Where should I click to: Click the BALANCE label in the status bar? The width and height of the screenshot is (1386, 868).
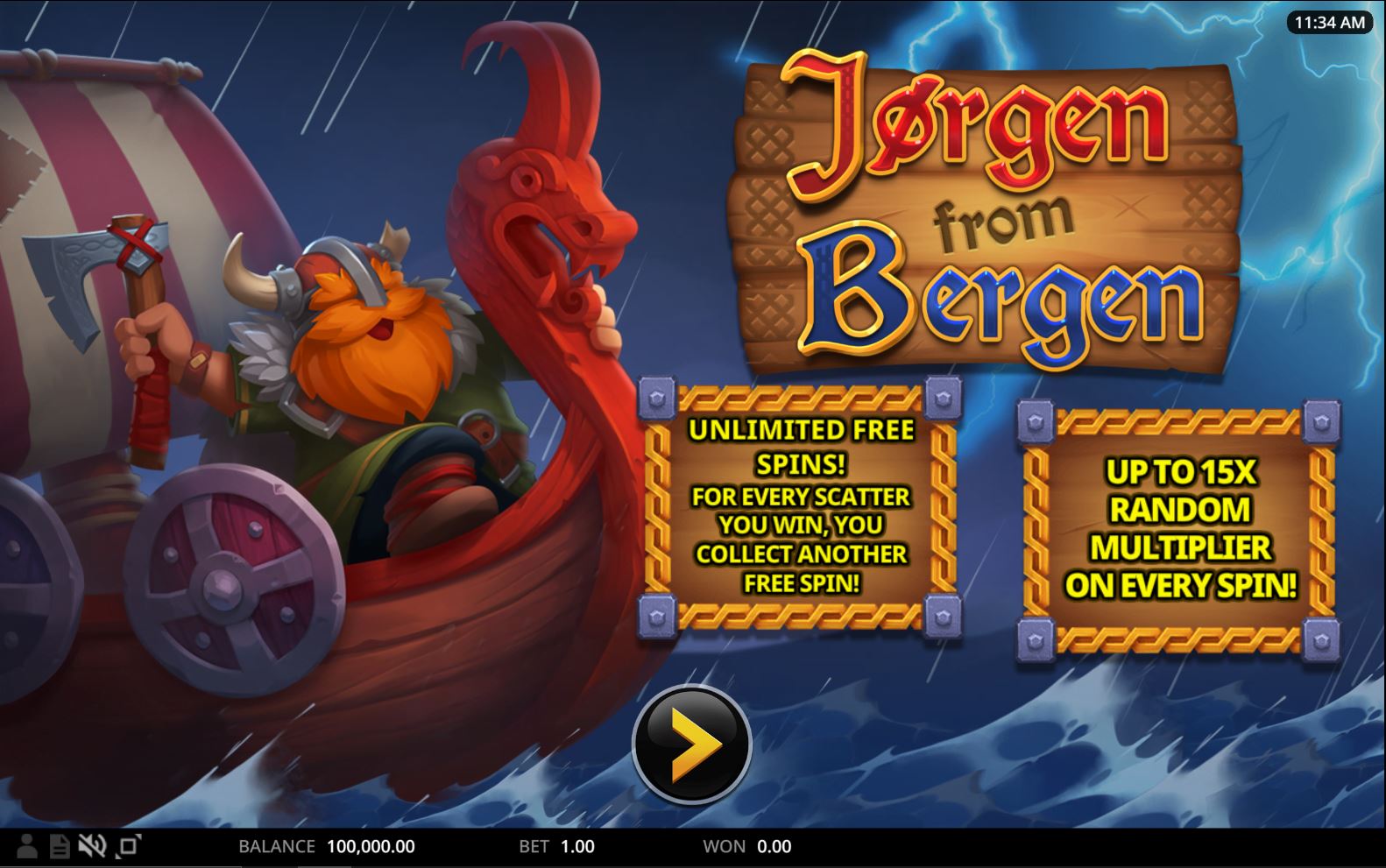pos(274,846)
